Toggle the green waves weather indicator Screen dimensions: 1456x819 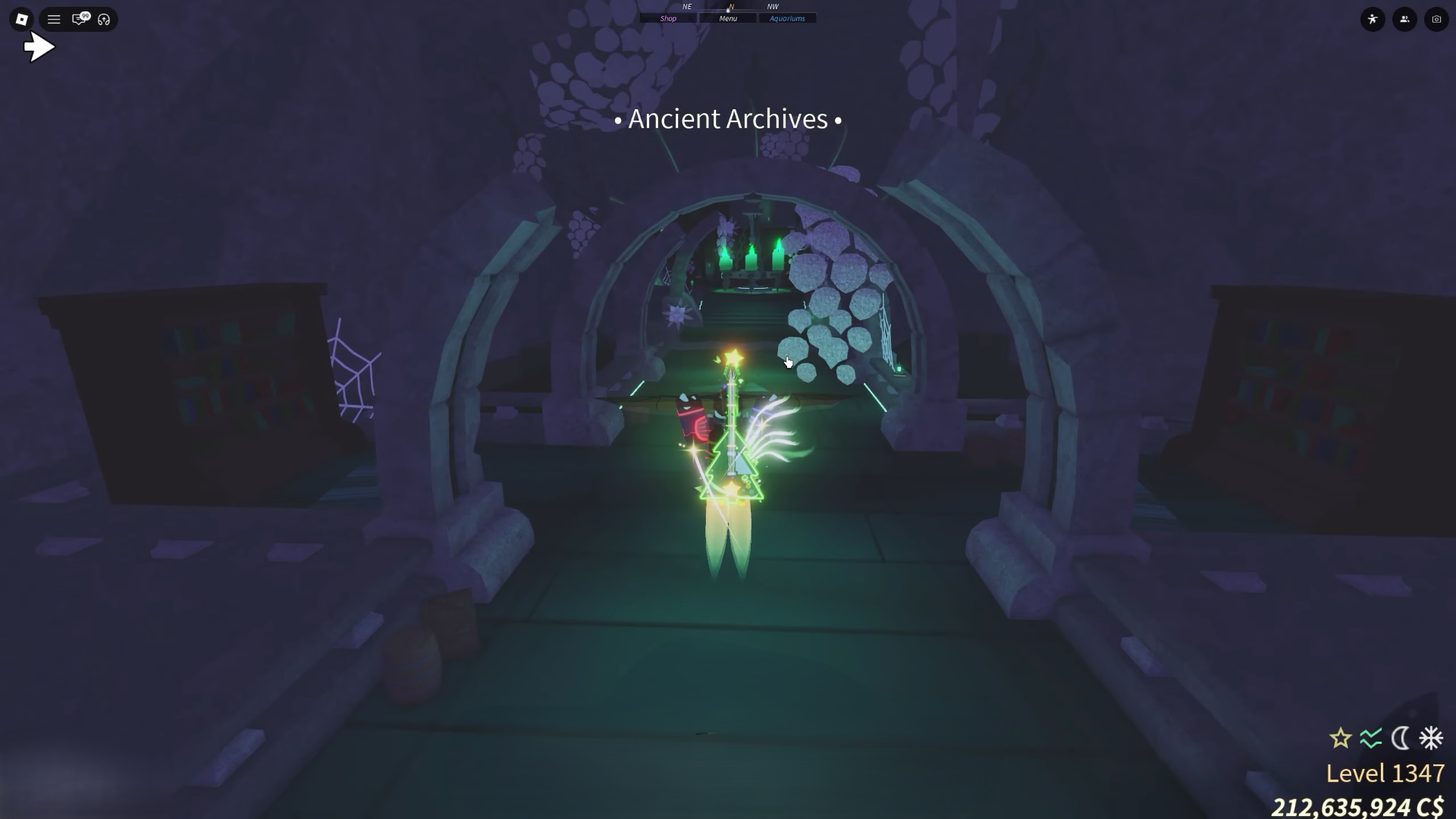pos(1370,738)
